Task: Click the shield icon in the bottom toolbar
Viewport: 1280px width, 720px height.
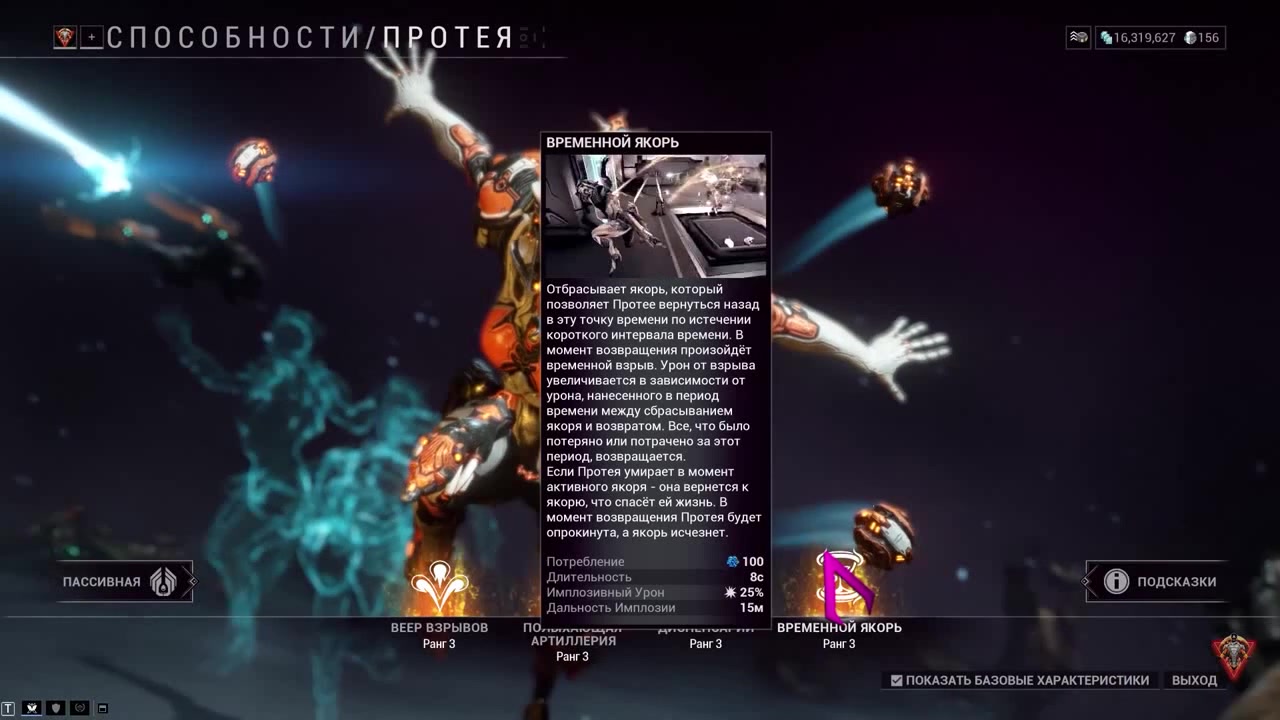Action: [56, 708]
